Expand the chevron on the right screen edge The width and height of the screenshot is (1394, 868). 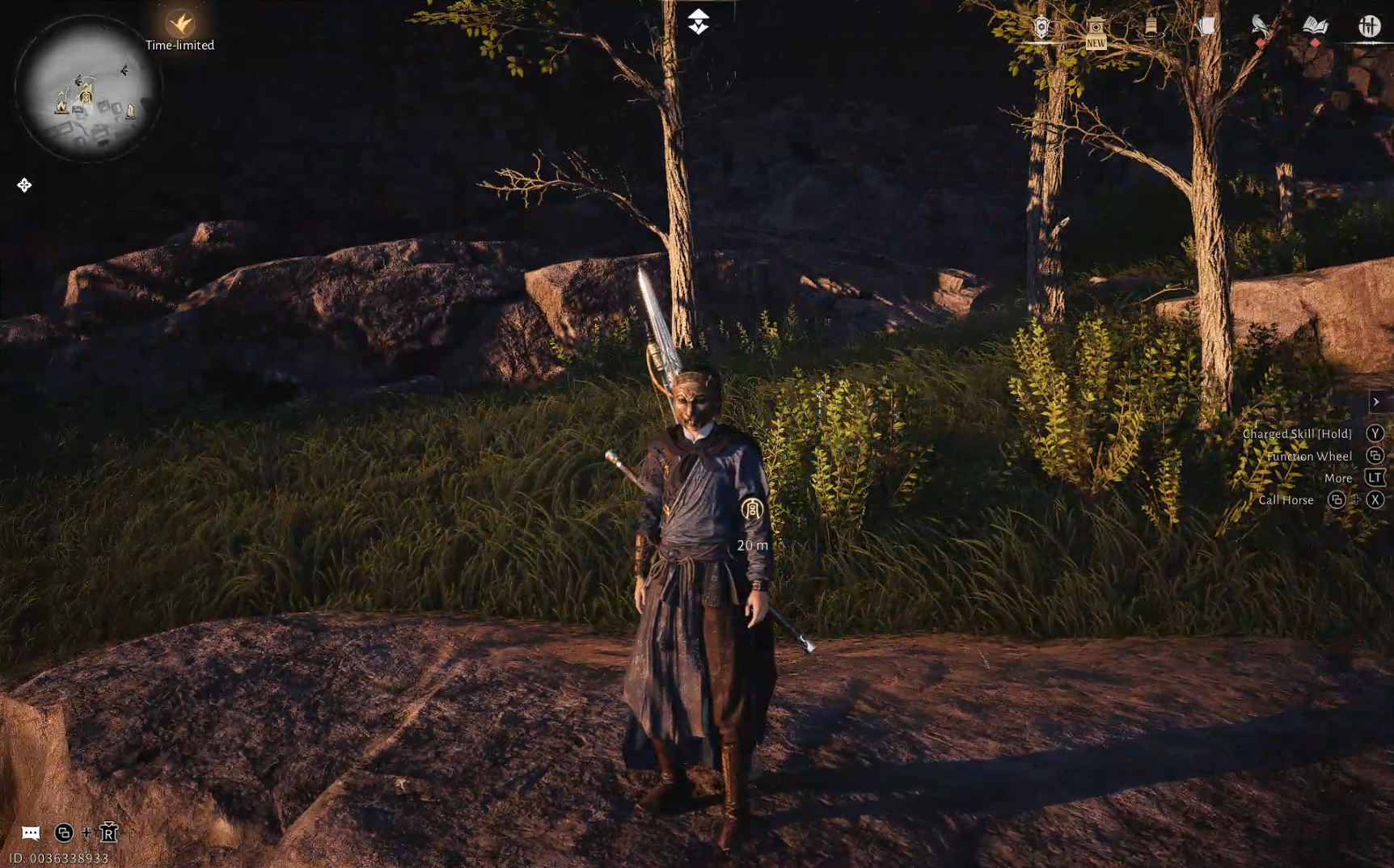1376,401
